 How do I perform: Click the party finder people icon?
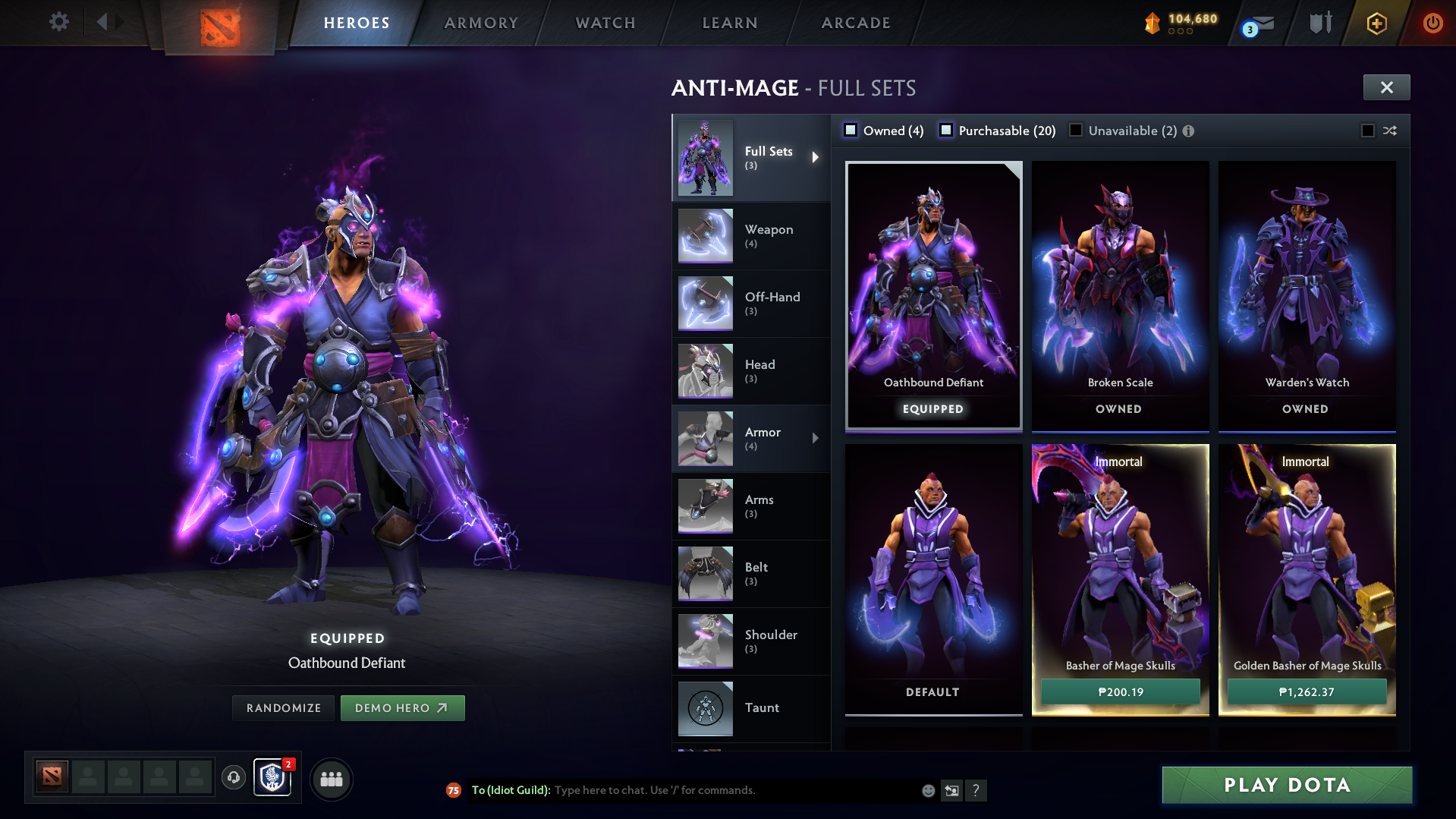pos(331,779)
